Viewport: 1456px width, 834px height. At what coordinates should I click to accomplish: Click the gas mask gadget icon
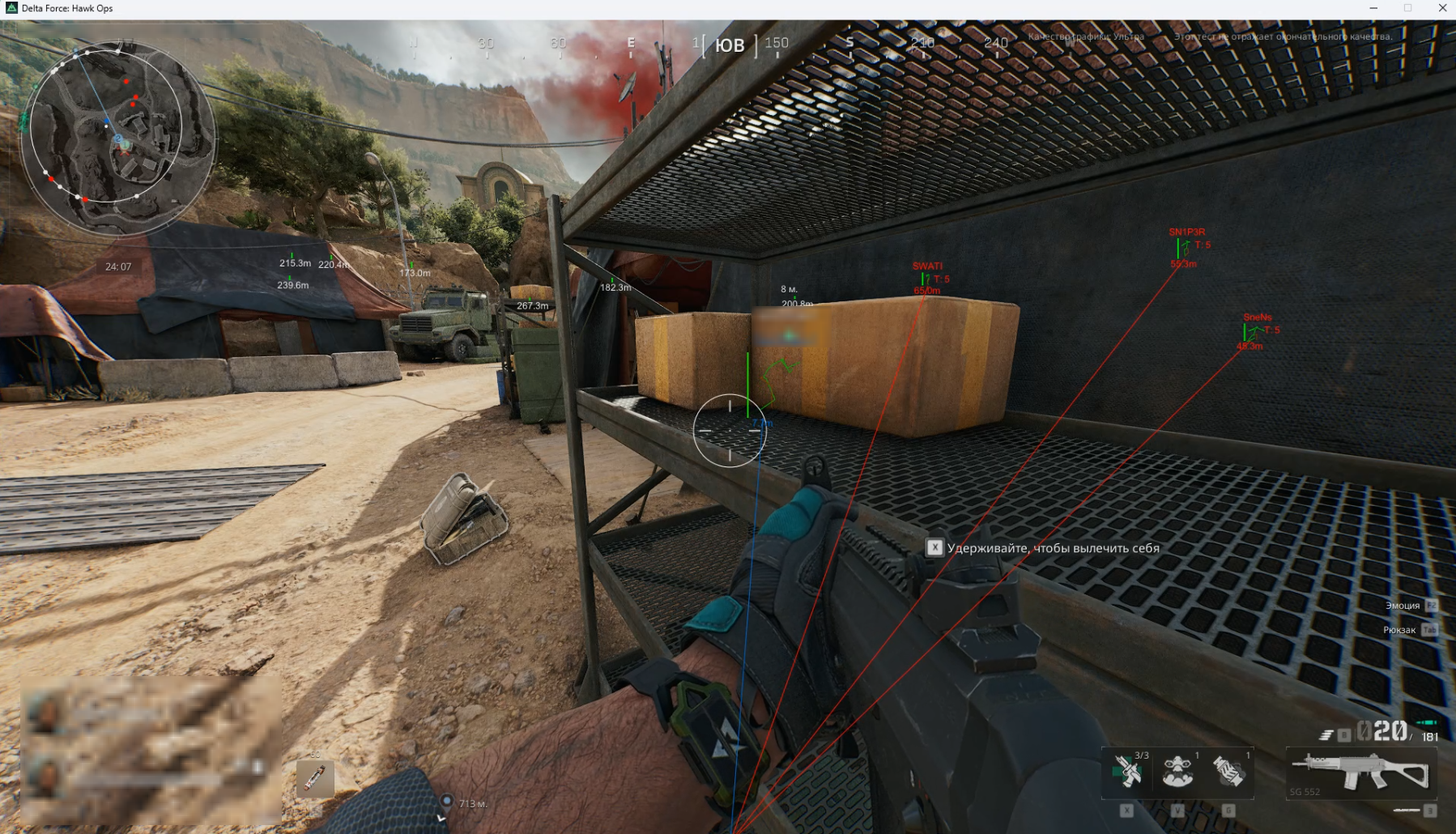pos(1179,771)
